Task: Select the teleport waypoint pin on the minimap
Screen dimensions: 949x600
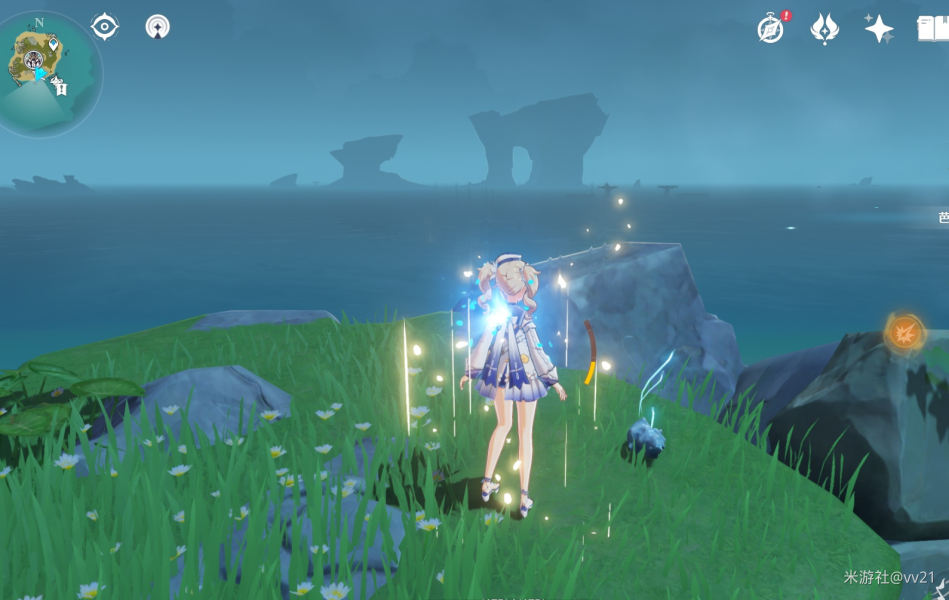Action: click(52, 43)
